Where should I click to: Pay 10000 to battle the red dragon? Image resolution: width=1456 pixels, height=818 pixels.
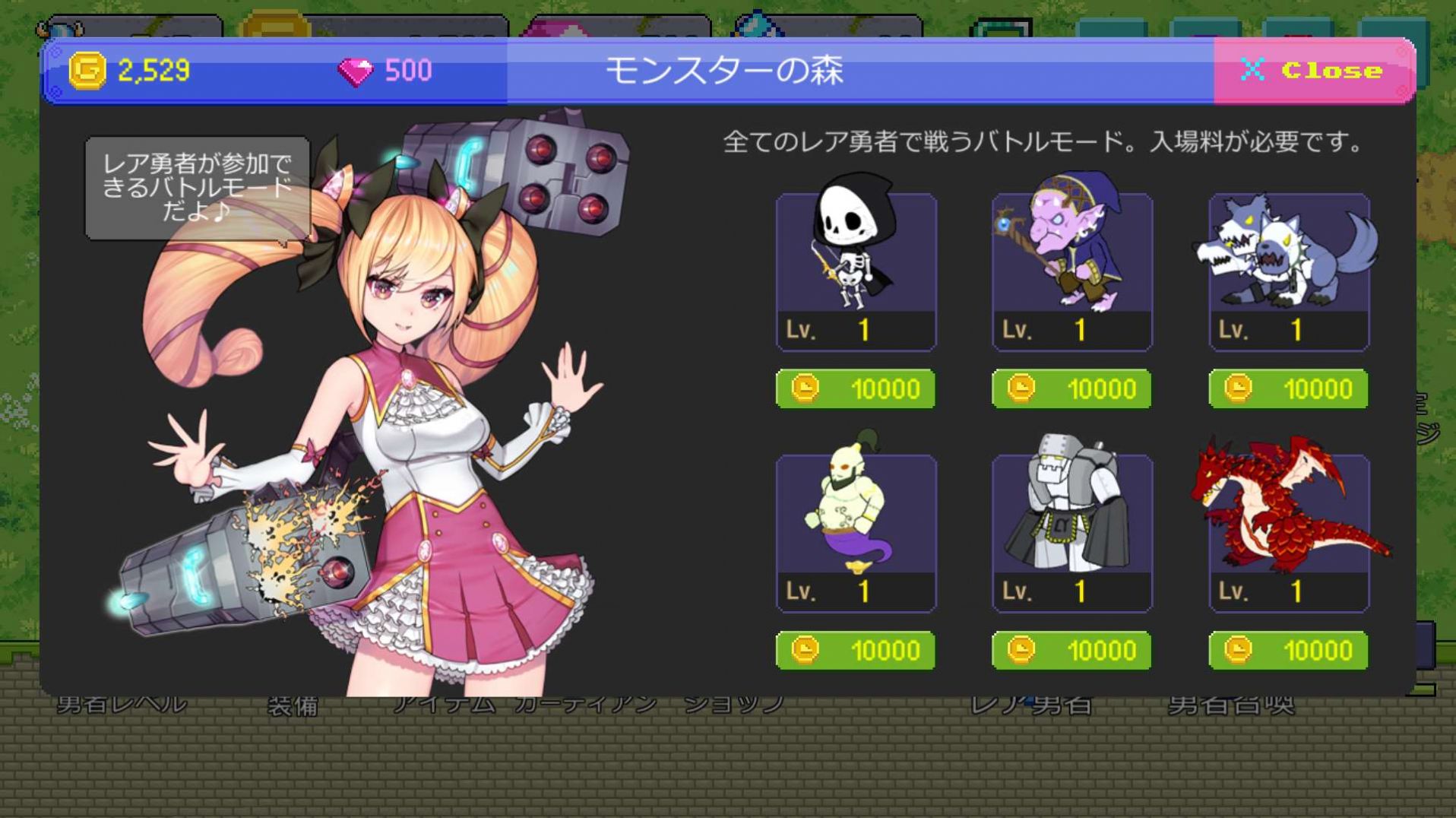1287,651
